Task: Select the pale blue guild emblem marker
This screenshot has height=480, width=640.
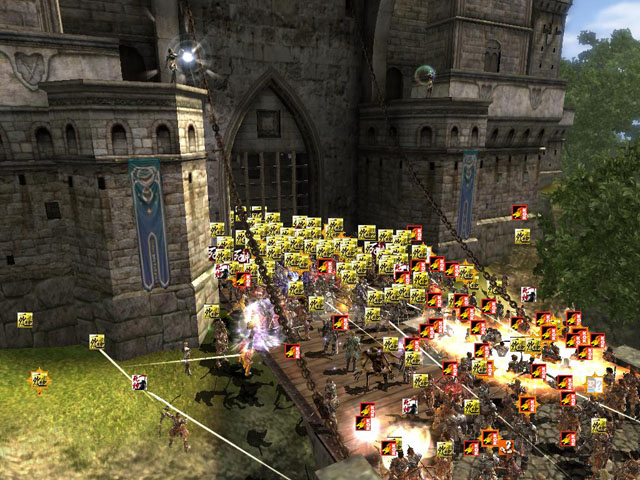Action: pyautogui.click(x=595, y=385)
